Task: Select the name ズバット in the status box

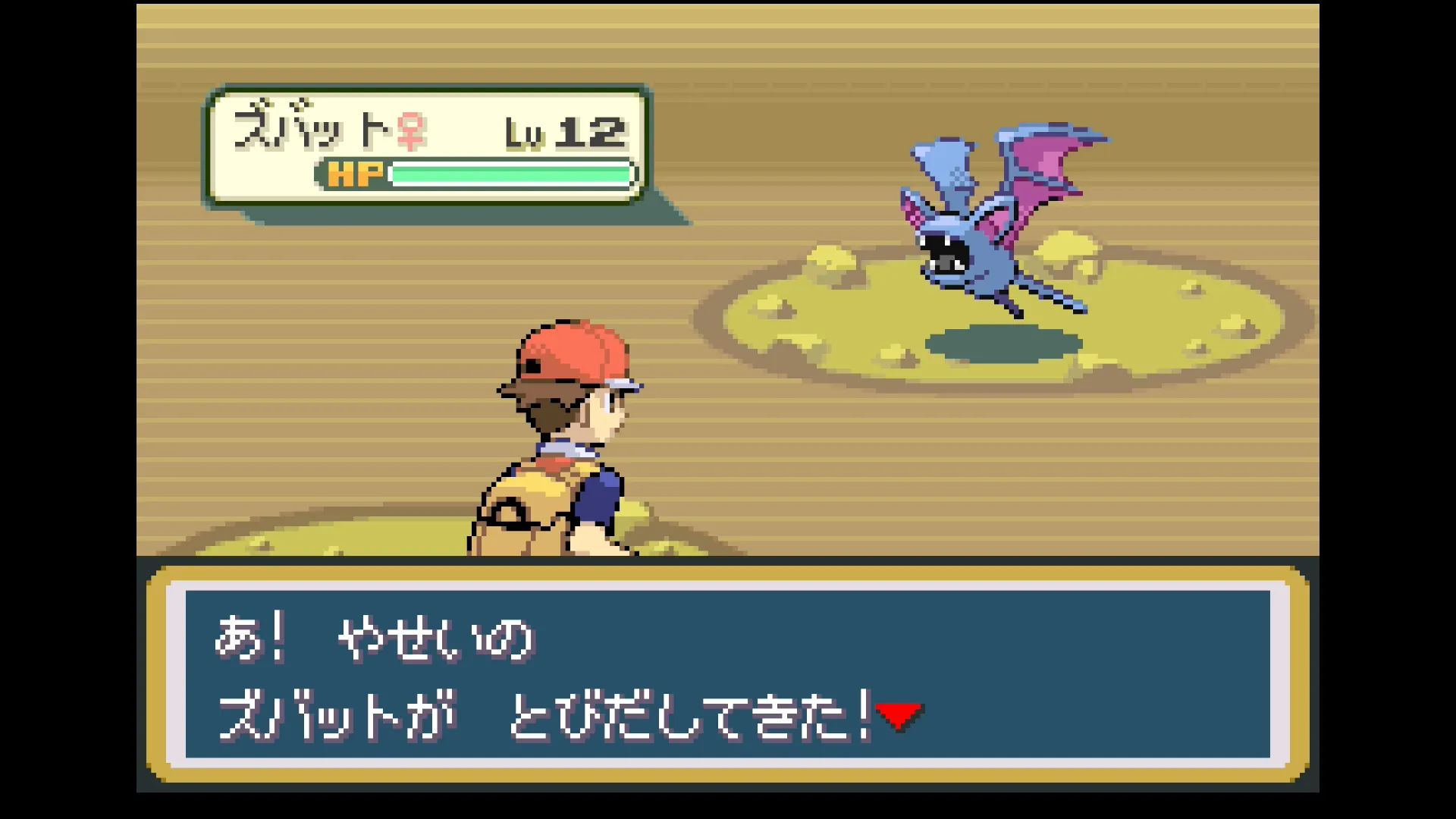Action: click(x=311, y=129)
